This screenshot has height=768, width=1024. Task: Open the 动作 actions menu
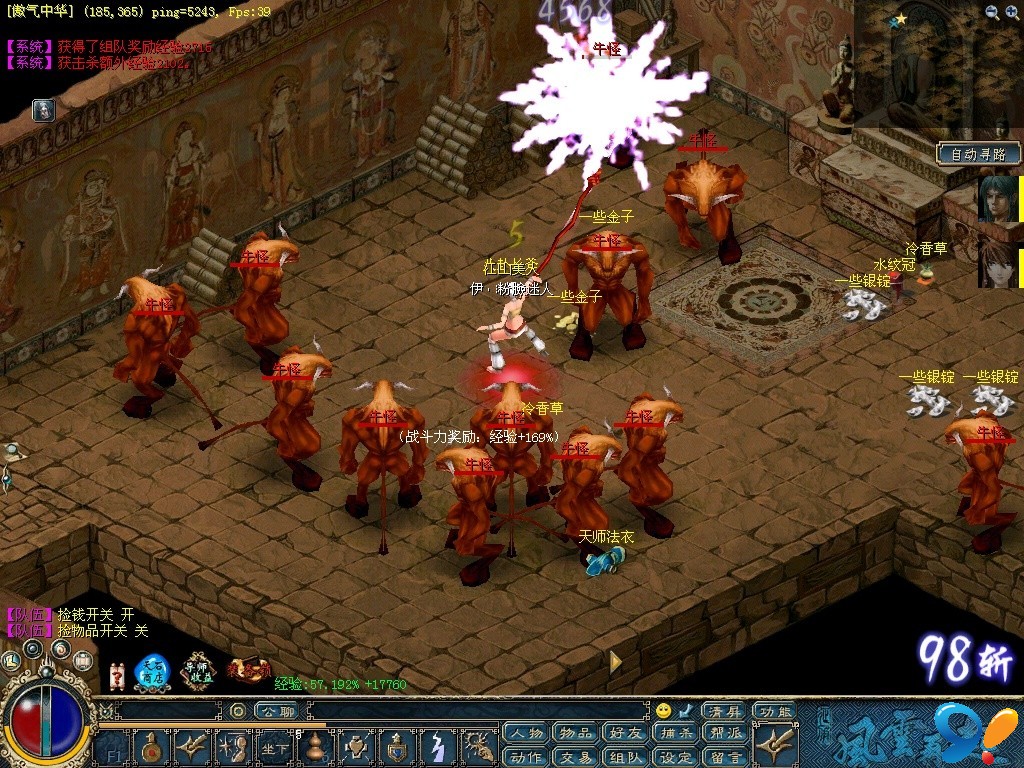[527, 757]
